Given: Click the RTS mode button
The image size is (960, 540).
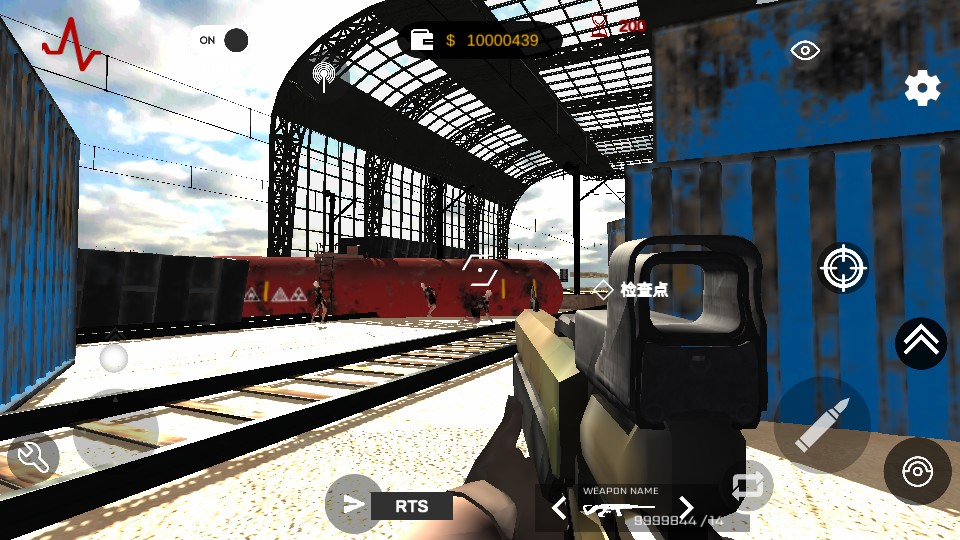Looking at the screenshot, I should (x=411, y=506).
